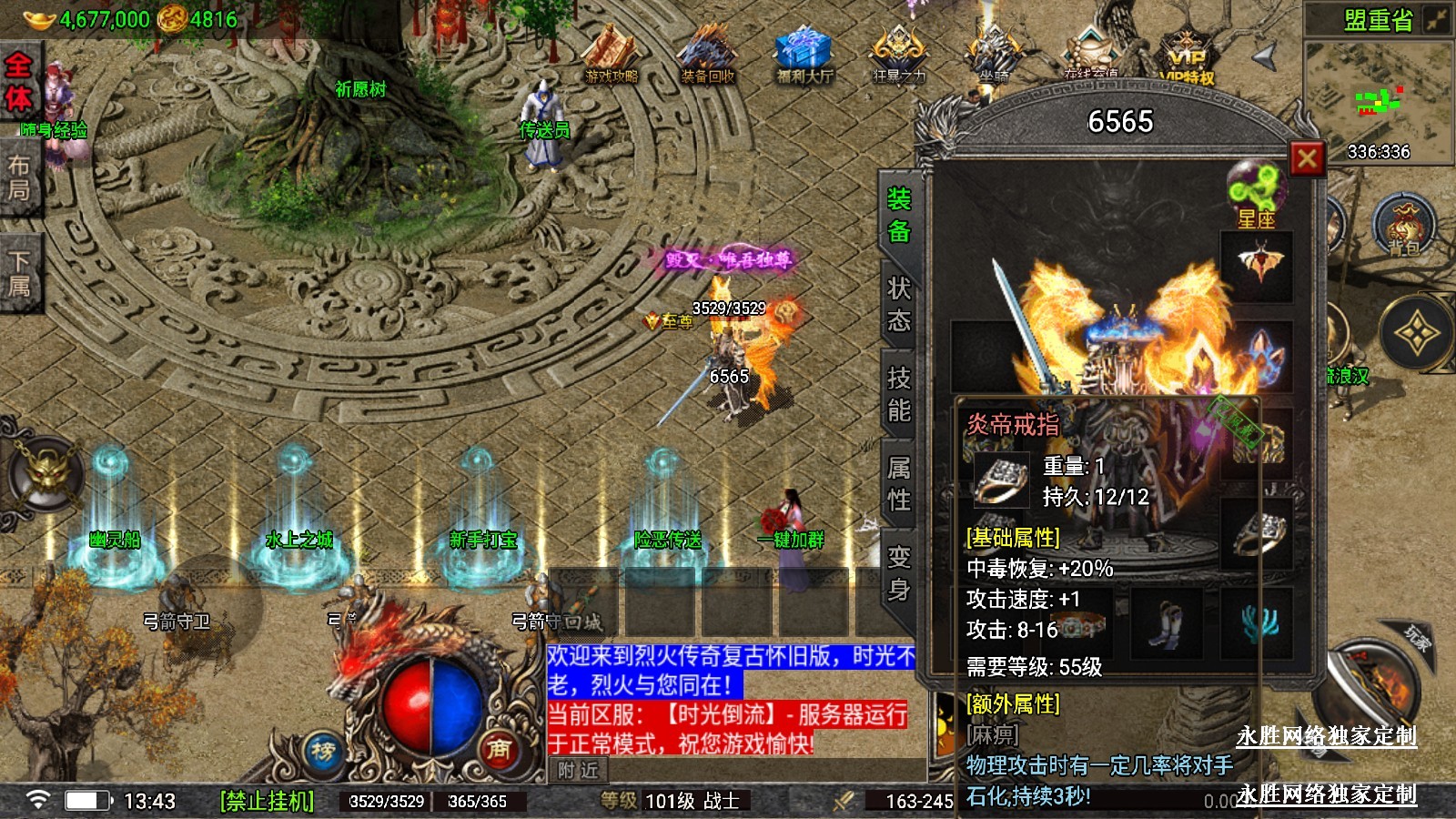The width and height of the screenshot is (1456, 819).
Task: Open the 榜 ranking button
Action: click(323, 752)
